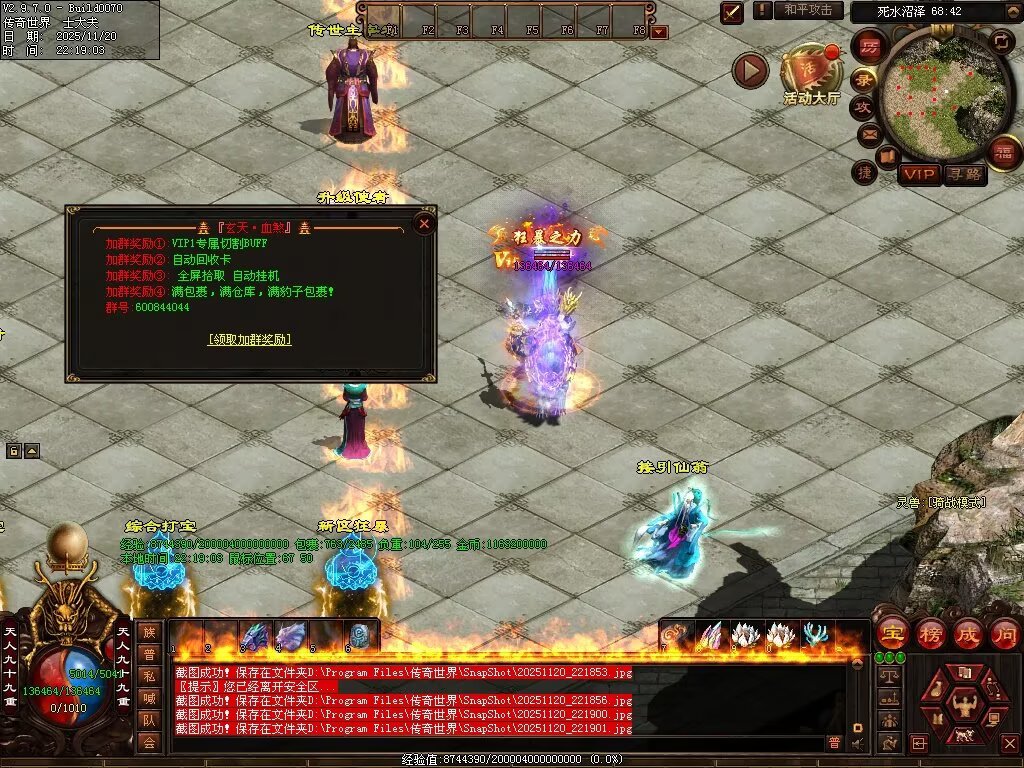
Task: Click the round play arrow button
Action: (x=750, y=70)
